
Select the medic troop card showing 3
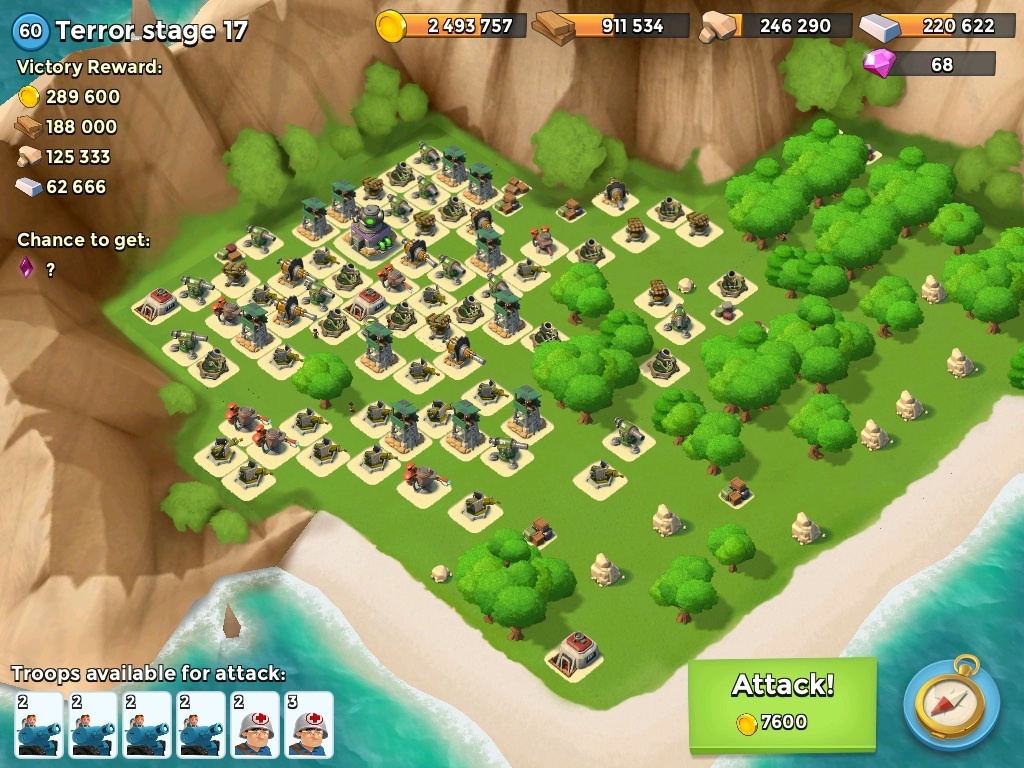pos(308,724)
